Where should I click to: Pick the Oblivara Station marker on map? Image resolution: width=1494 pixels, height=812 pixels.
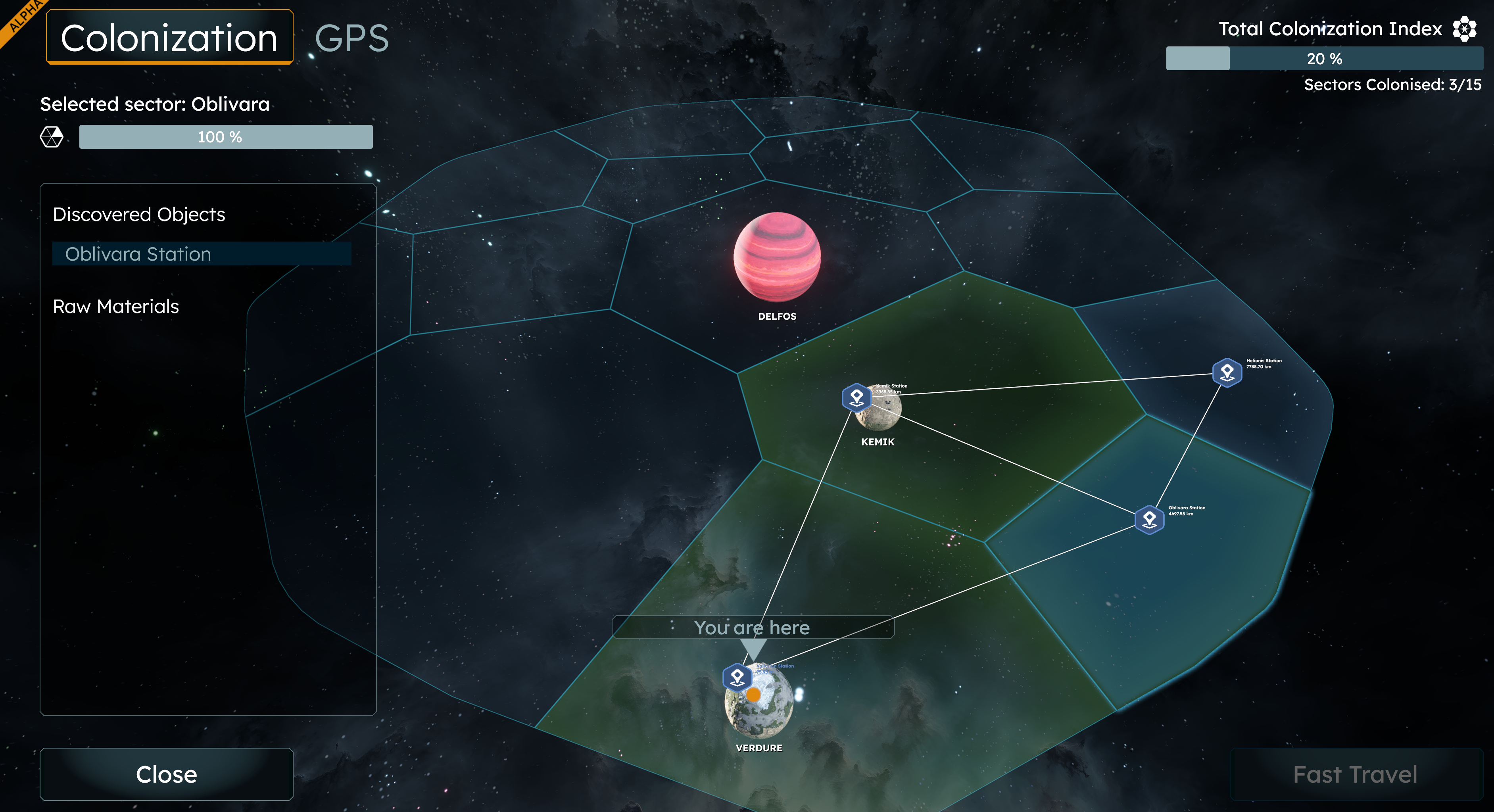coord(1149,518)
